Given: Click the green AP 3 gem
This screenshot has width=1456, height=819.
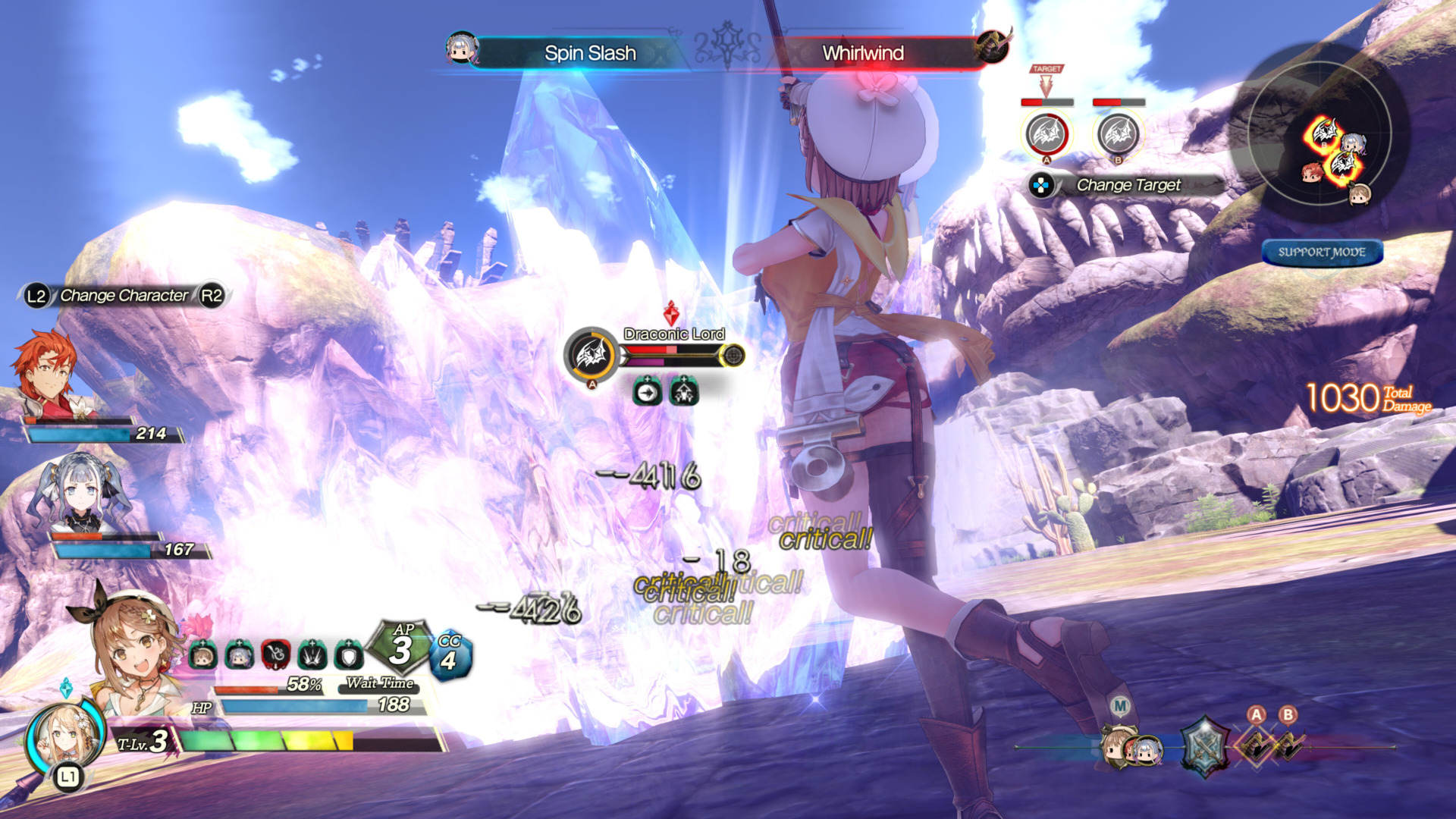Looking at the screenshot, I should [x=400, y=647].
